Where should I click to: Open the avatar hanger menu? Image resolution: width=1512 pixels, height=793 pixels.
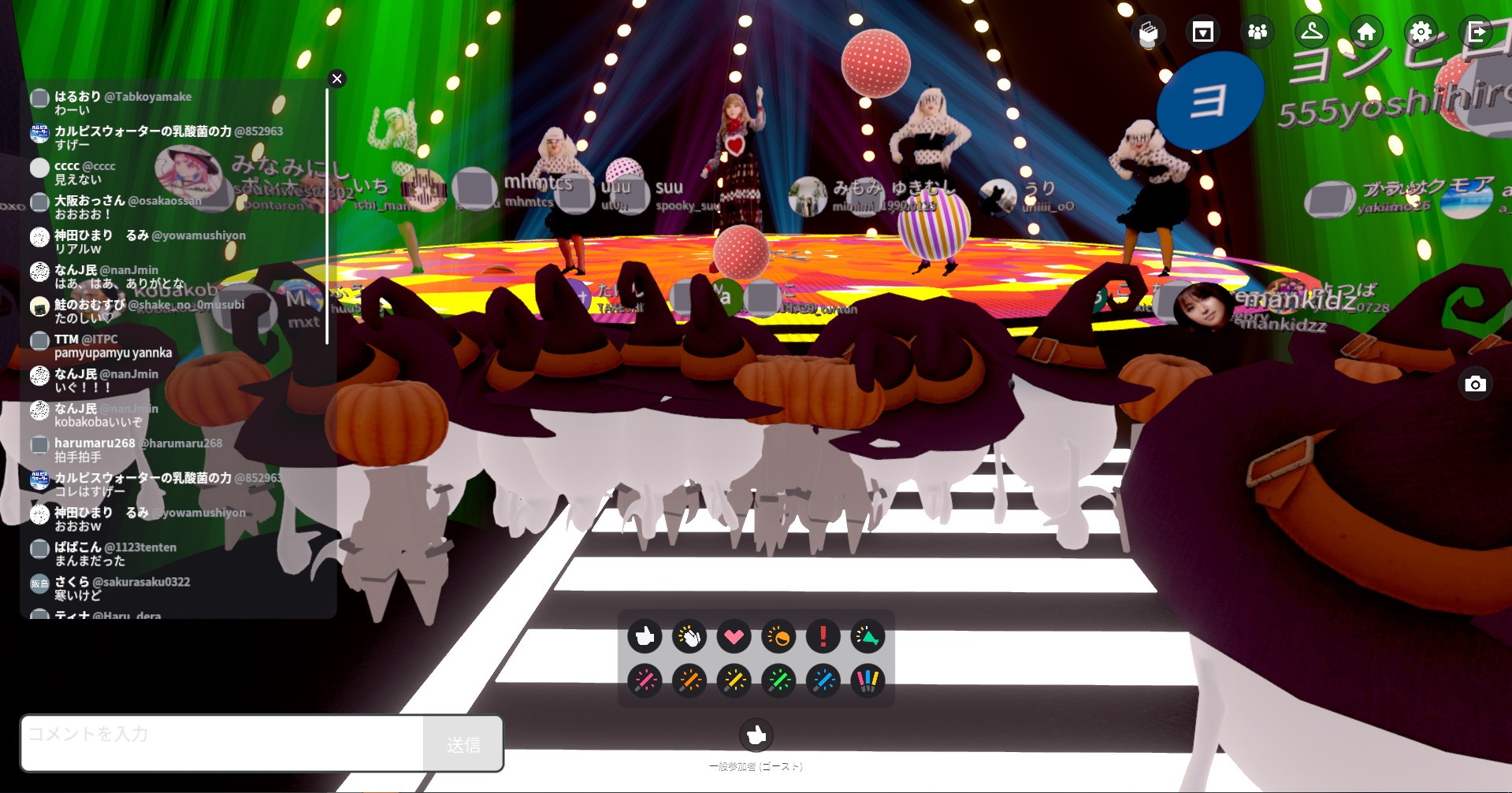tap(1312, 31)
